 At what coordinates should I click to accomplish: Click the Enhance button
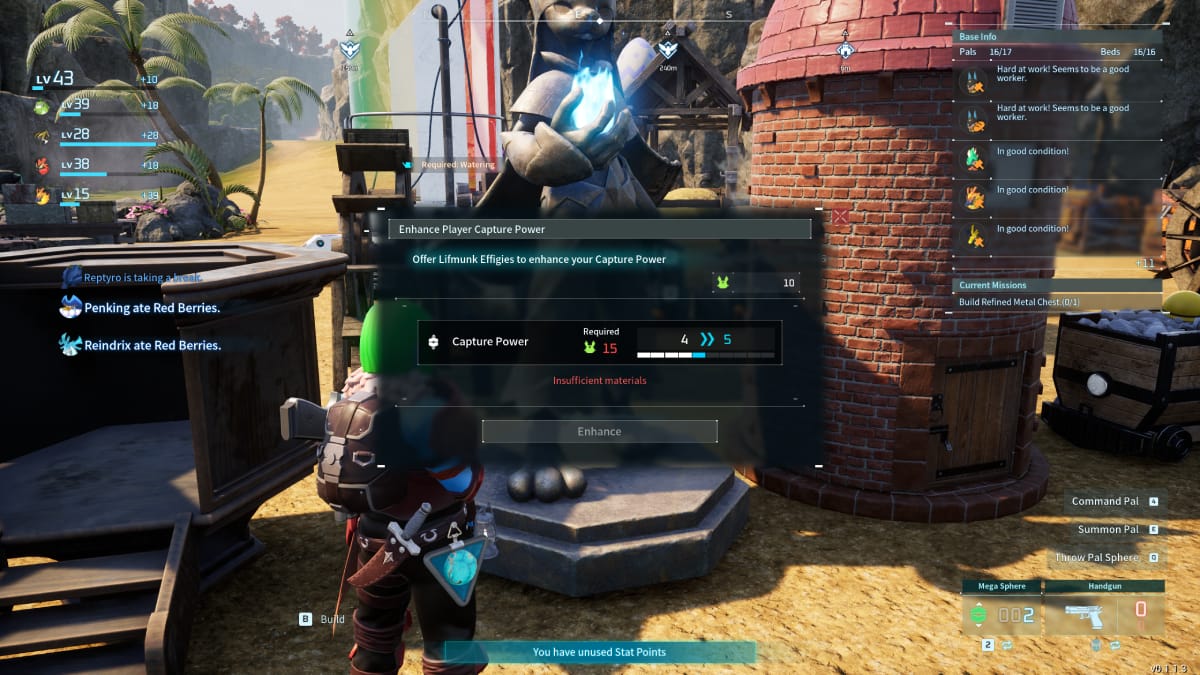(599, 432)
